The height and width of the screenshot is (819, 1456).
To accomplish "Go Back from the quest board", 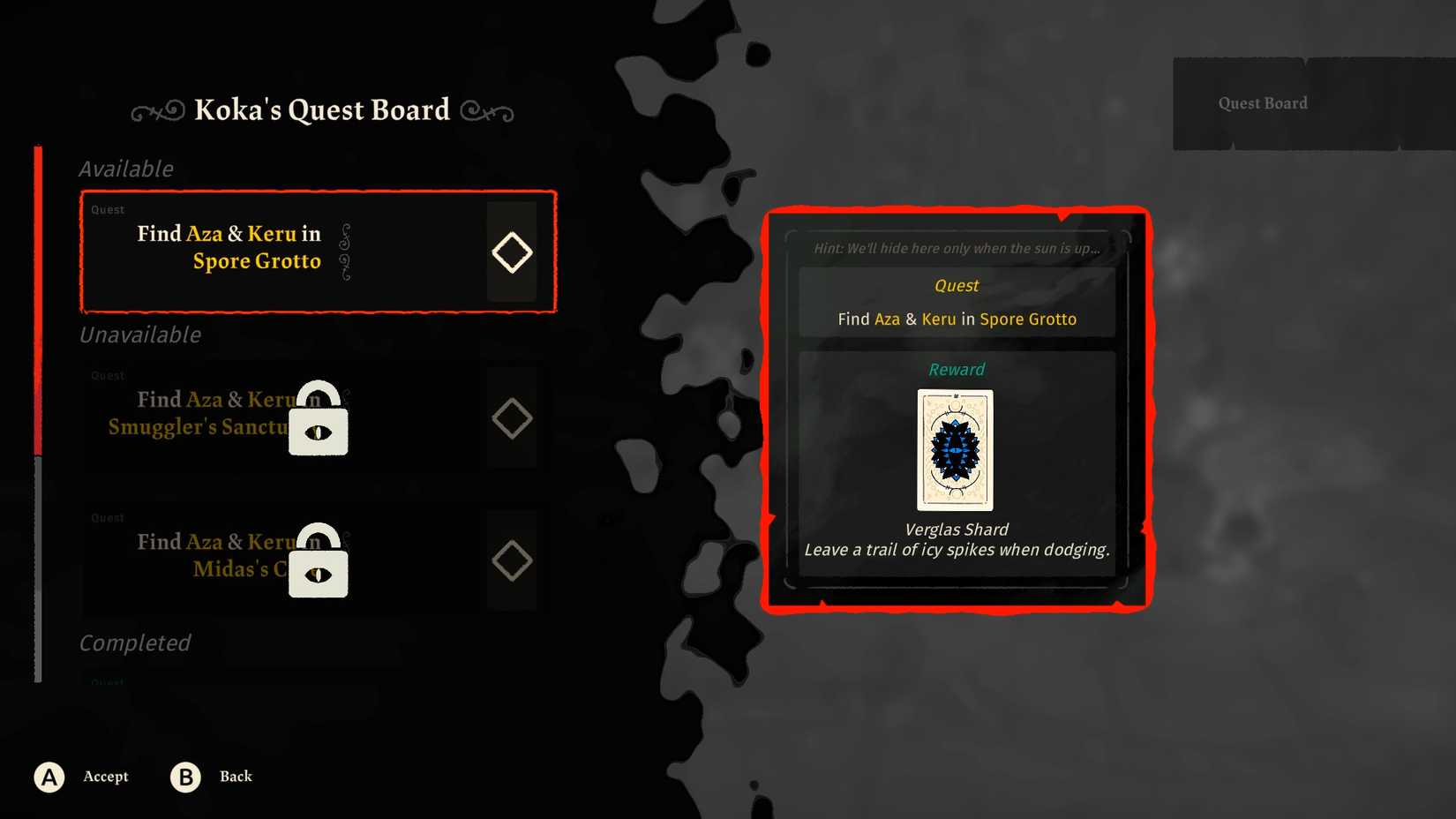I will [x=235, y=777].
